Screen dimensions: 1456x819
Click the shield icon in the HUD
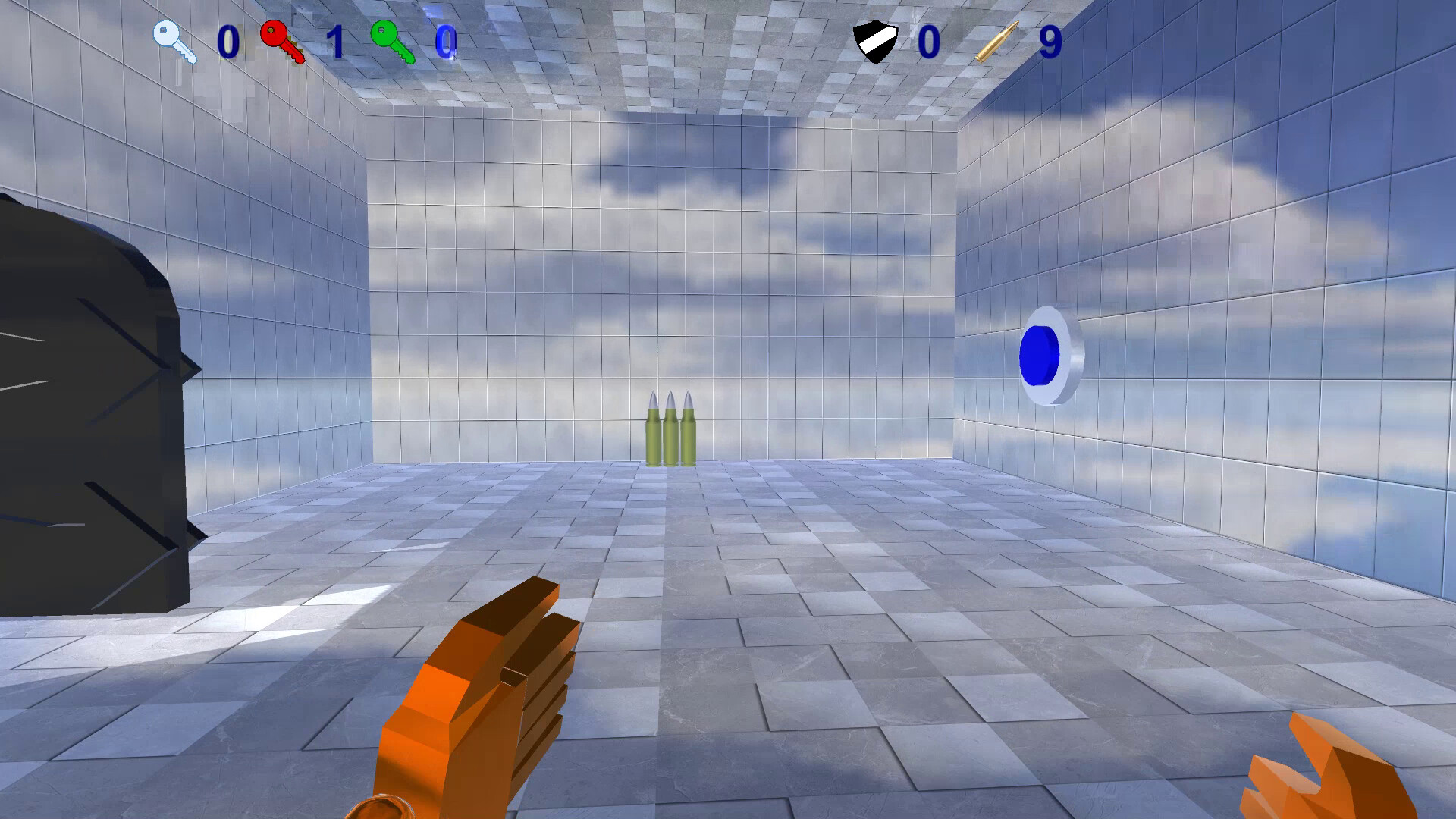(x=876, y=39)
